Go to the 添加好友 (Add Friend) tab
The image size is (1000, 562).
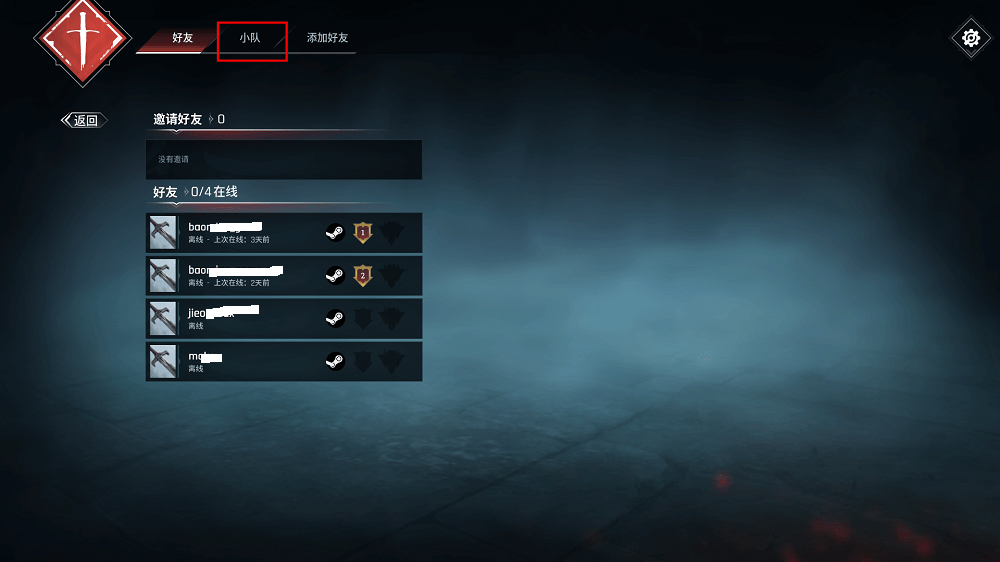click(327, 38)
